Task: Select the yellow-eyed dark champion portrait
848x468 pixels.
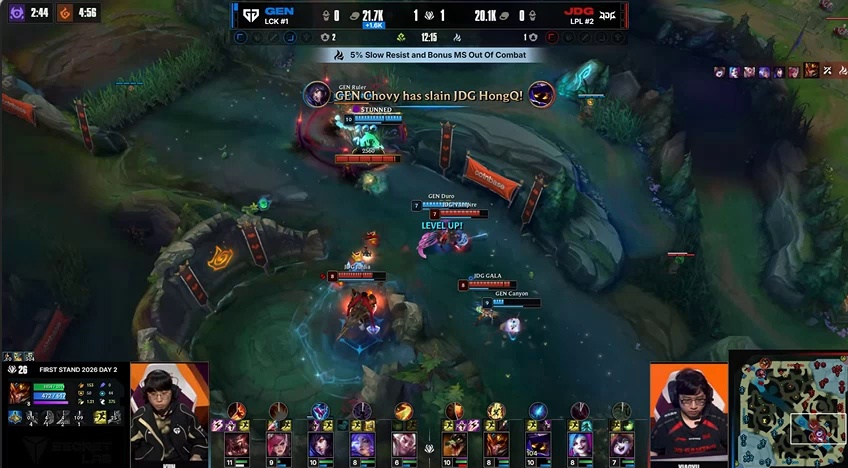Action: pos(538,444)
